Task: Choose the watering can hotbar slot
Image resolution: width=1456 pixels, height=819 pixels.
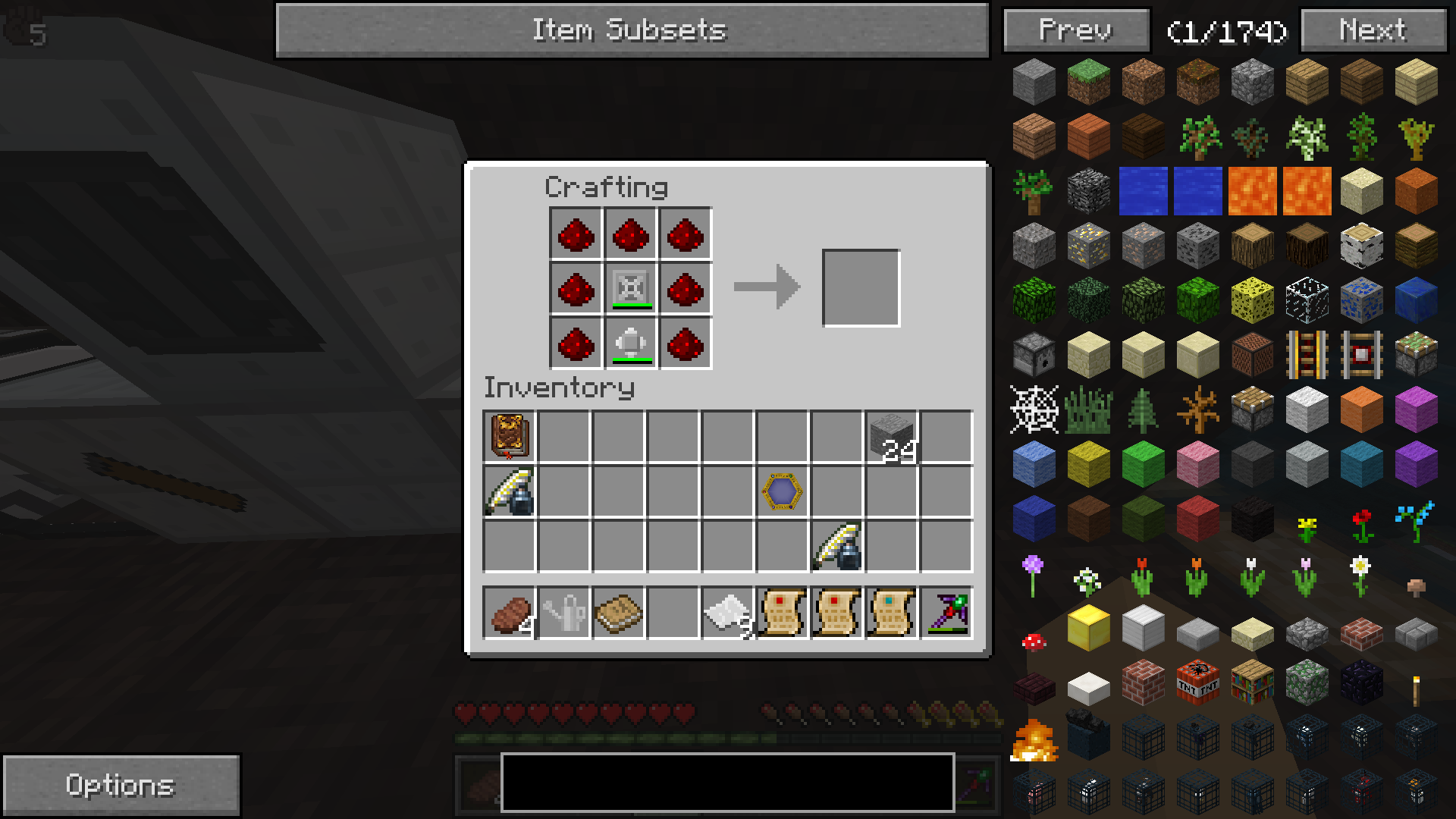Action: [563, 613]
